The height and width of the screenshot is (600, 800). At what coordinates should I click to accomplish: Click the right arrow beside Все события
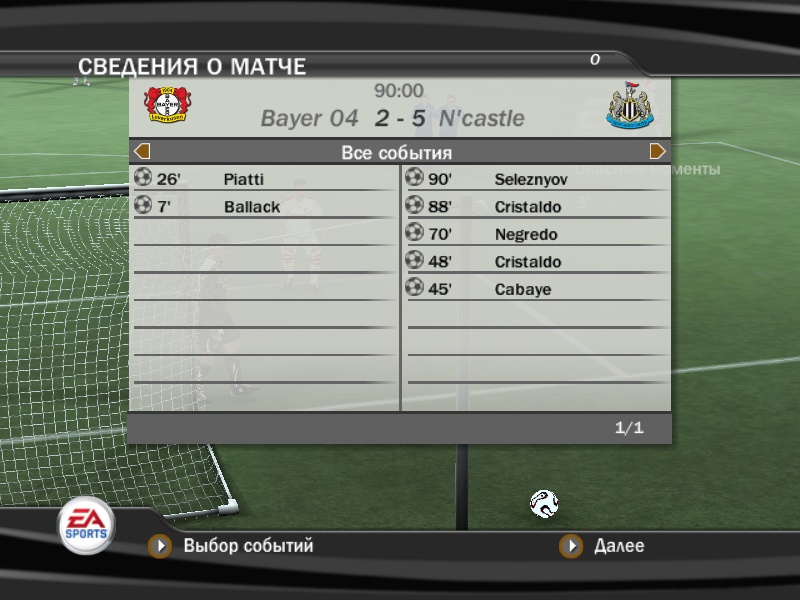[x=658, y=152]
